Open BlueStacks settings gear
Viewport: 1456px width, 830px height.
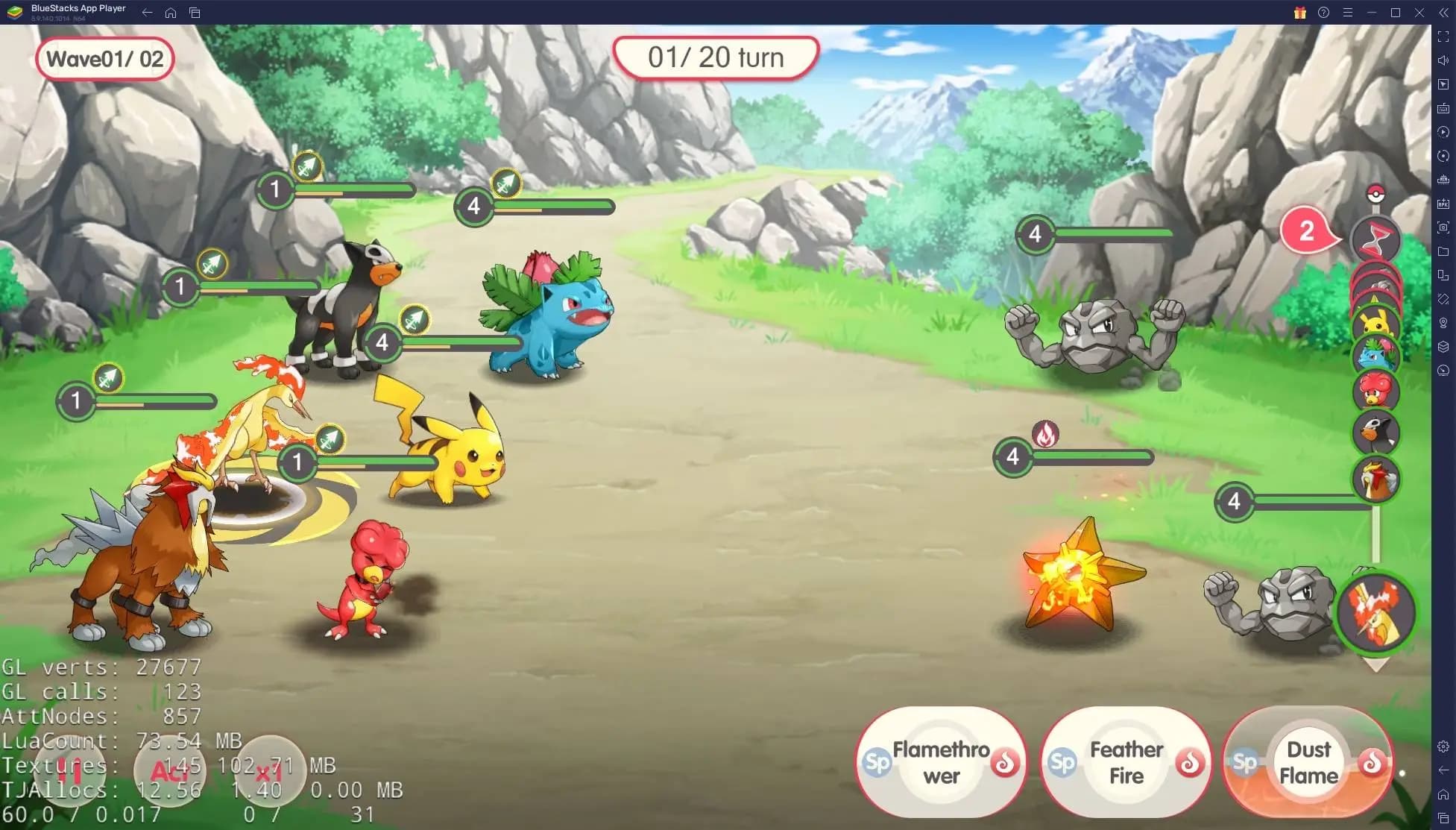1443,746
